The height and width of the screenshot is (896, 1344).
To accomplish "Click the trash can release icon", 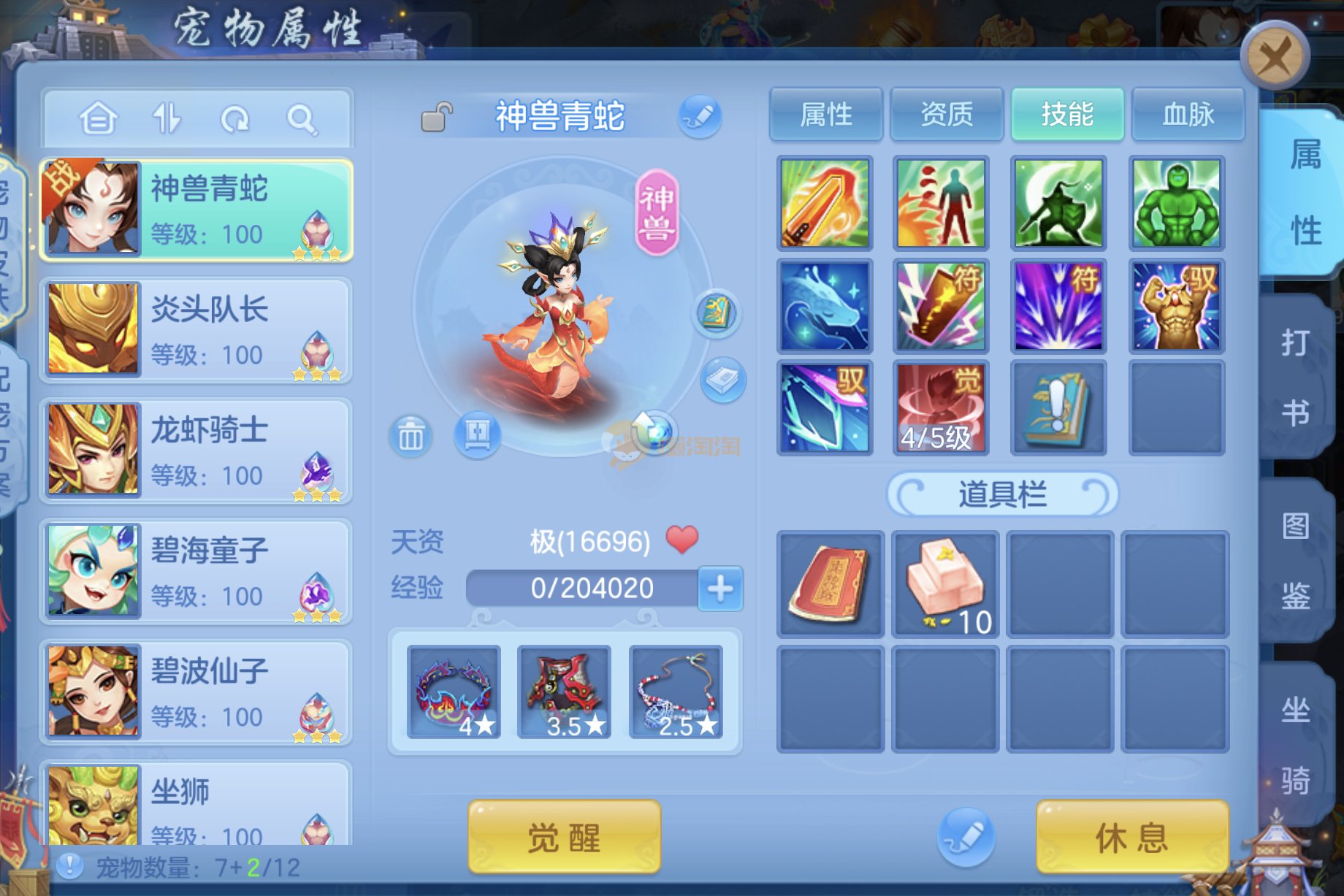I will [411, 437].
